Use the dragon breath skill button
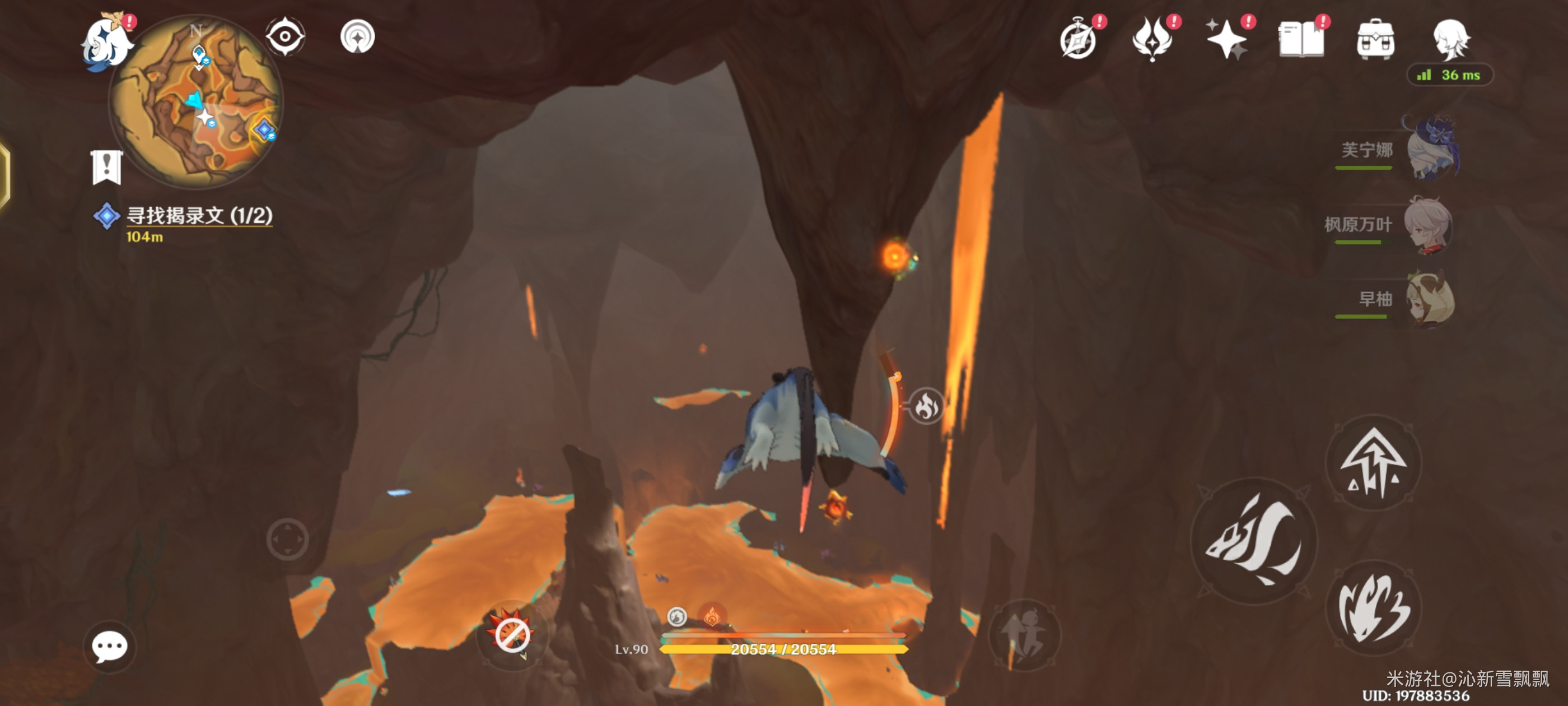The height and width of the screenshot is (706, 1568). click(x=1373, y=607)
